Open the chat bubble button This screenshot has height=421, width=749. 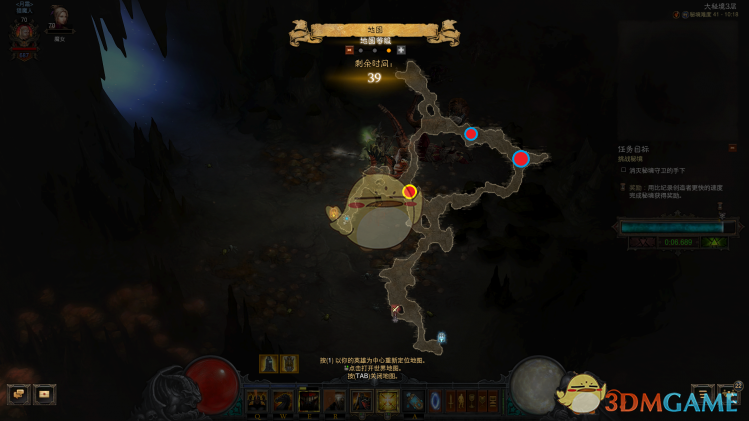pos(17,394)
